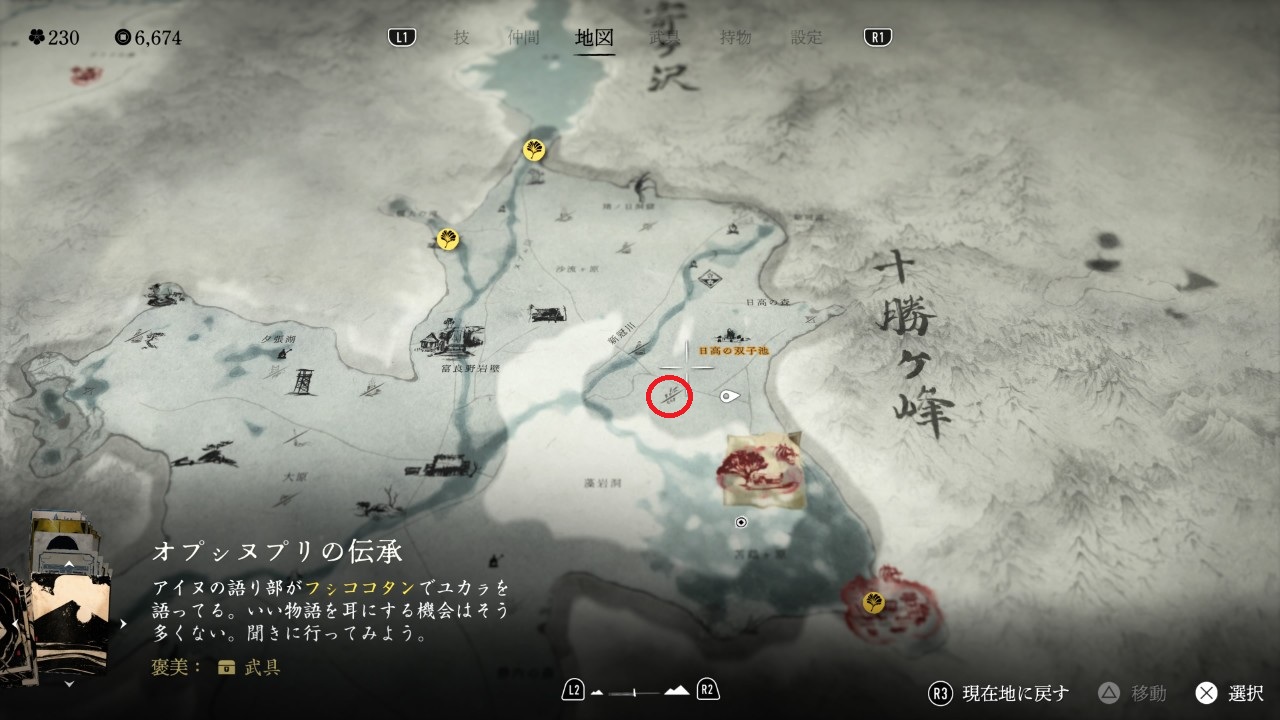Select the 日高の双子池 location label
Screen dimensions: 1280x720
[x=733, y=351]
